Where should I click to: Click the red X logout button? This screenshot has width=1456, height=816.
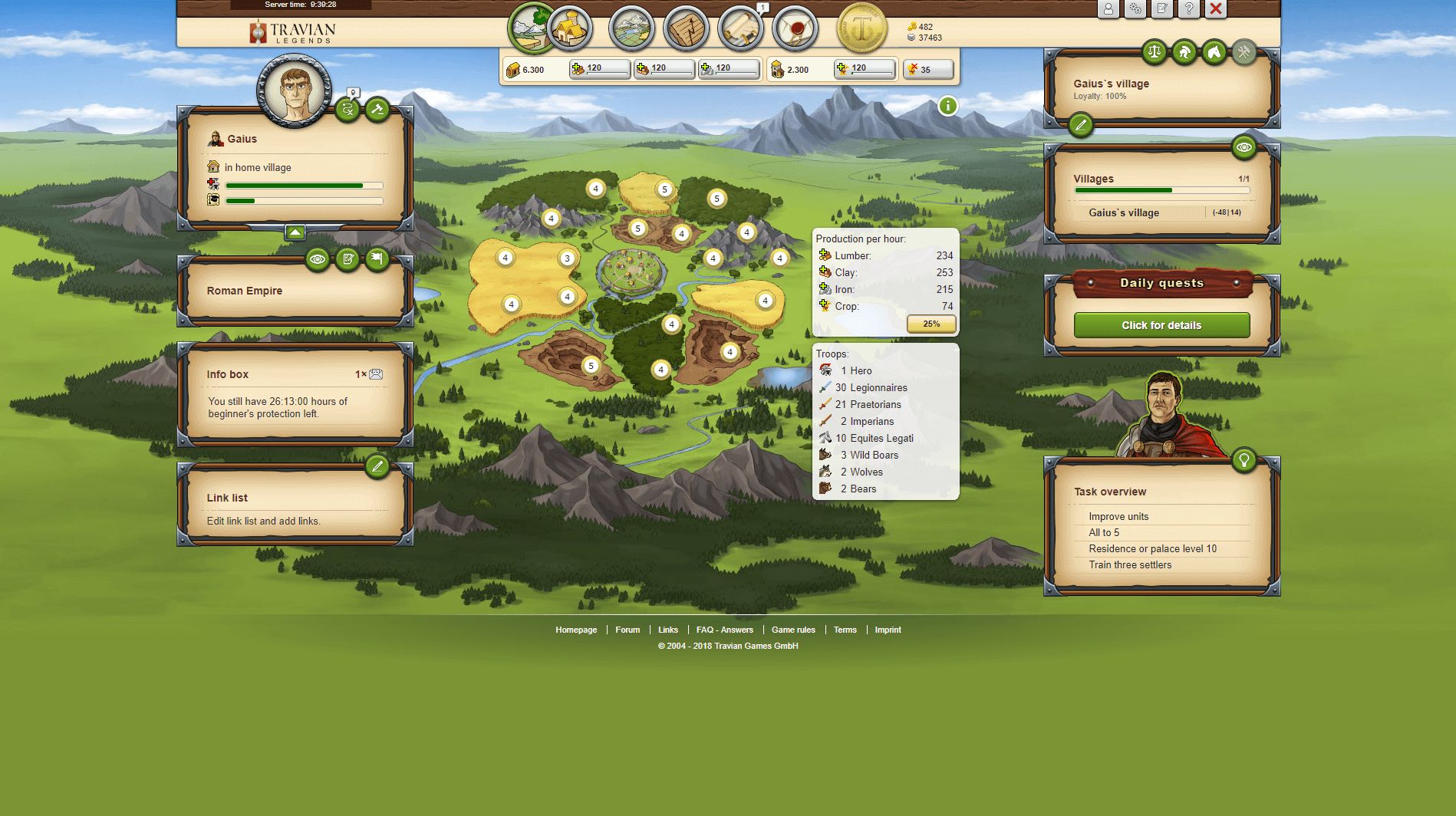(1215, 9)
